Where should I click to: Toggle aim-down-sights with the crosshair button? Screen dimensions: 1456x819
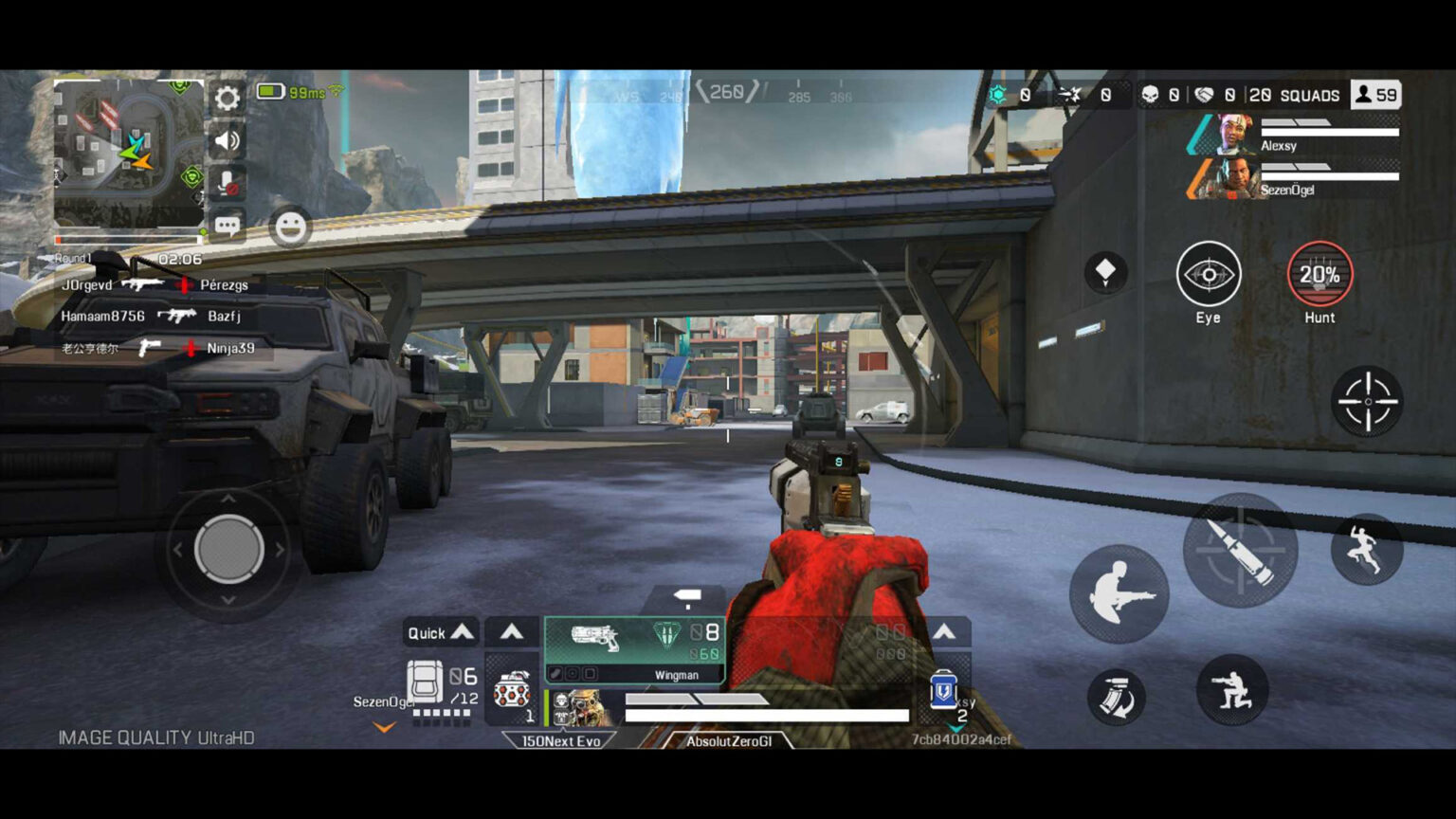tap(1368, 402)
